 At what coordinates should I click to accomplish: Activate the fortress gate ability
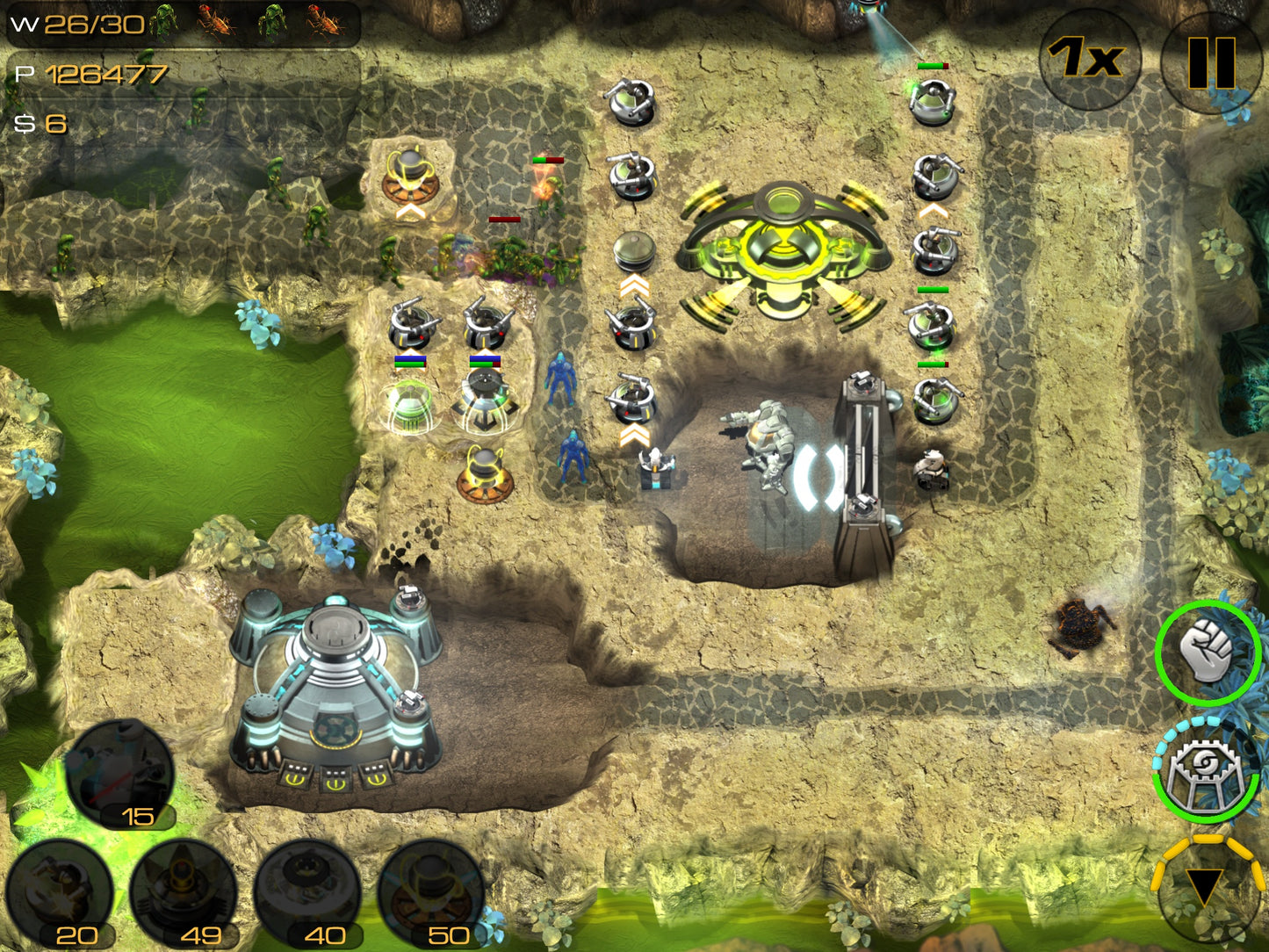click(1205, 770)
